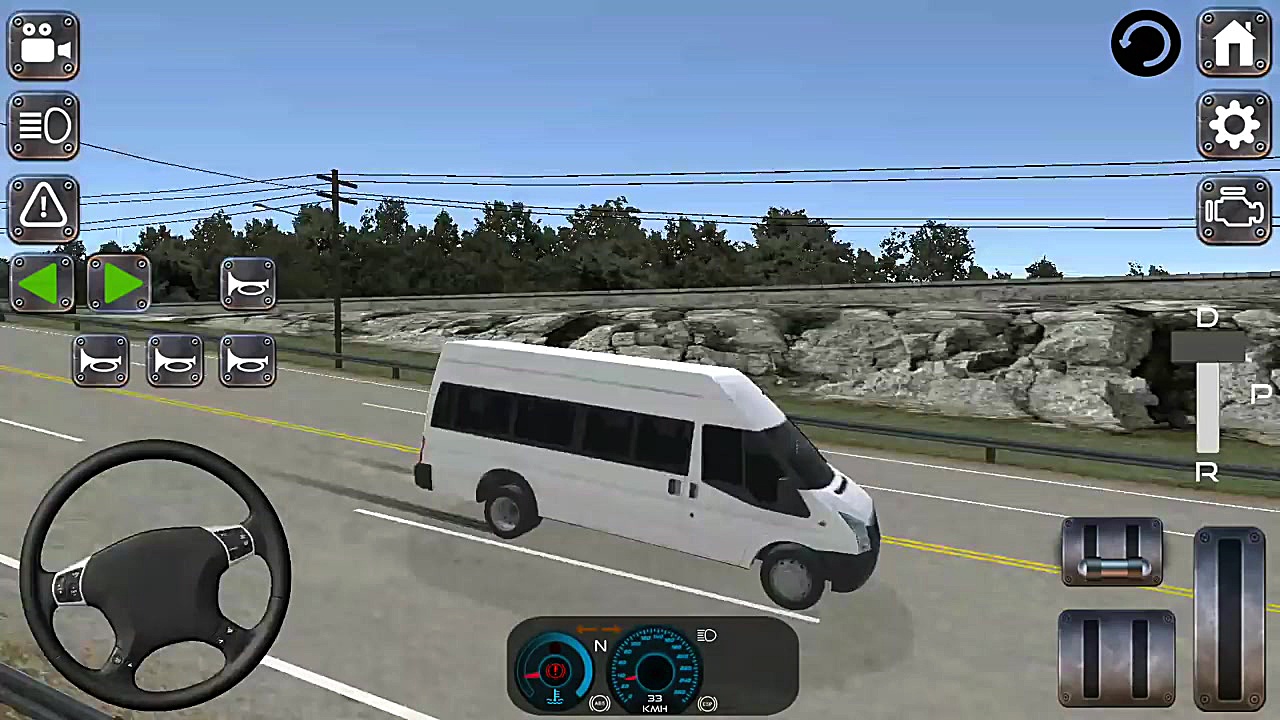Switch camera view using the camera icon
The height and width of the screenshot is (720, 1280).
43,44
